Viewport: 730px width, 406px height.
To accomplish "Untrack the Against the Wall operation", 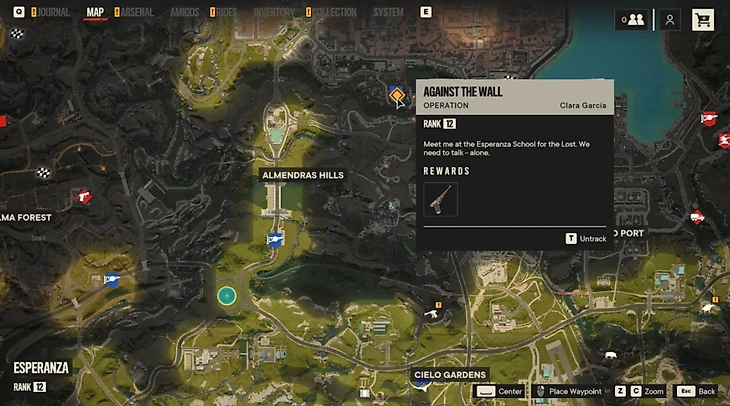I will [x=586, y=239].
